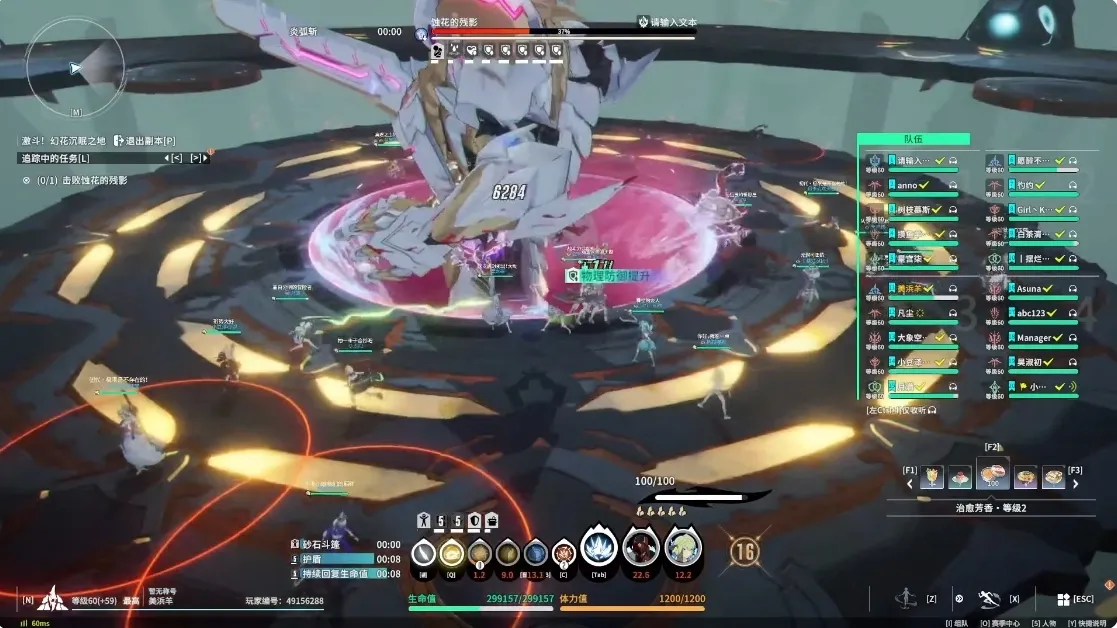Select party member anno in the team list
Viewport: 1117px width, 628px height.
click(907, 185)
